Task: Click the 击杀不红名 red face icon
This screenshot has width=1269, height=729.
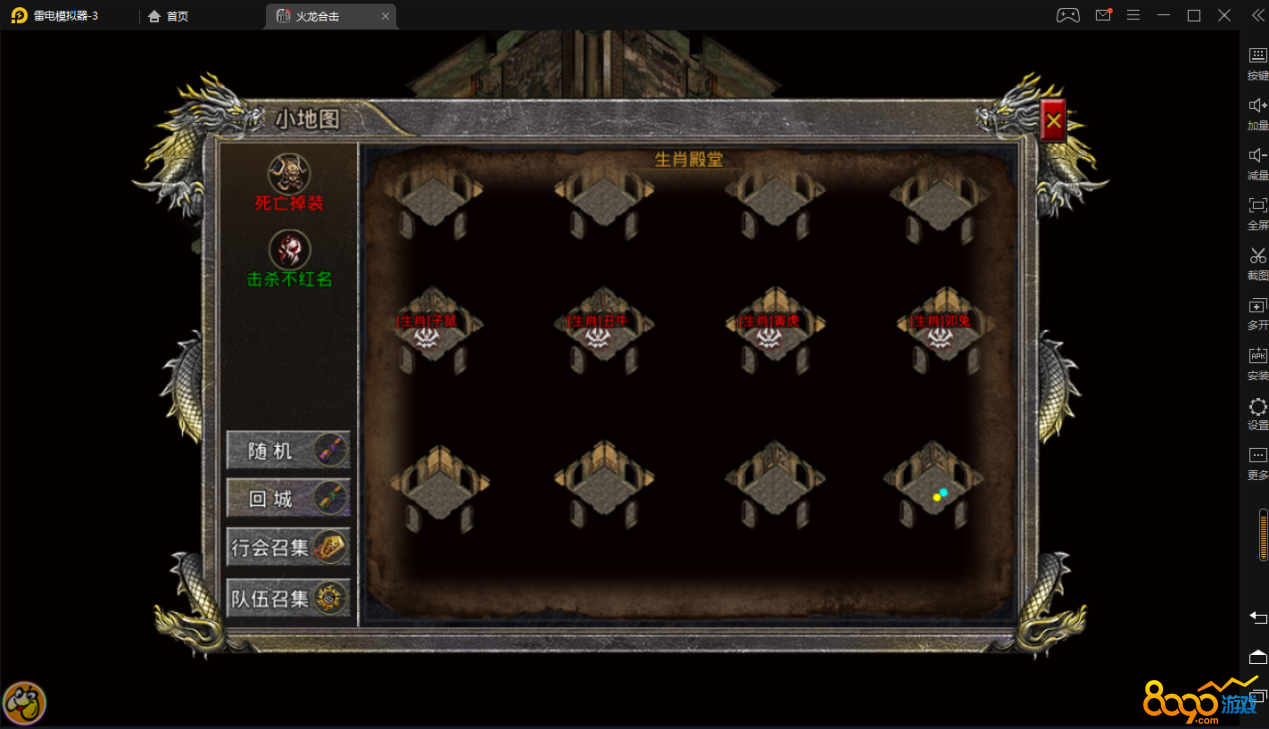Action: pos(289,250)
